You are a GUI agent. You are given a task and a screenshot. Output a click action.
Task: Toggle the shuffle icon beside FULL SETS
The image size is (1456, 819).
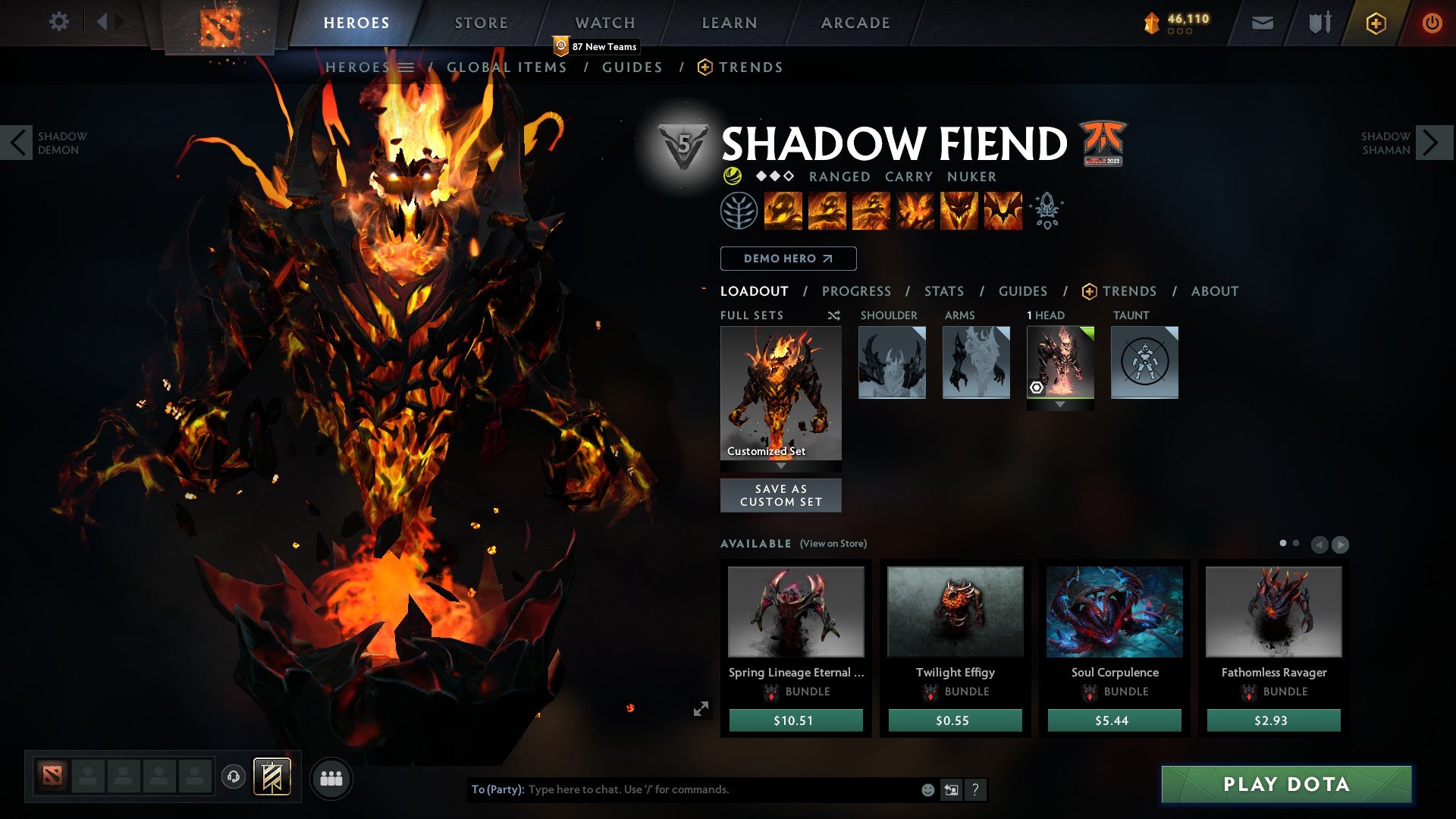pyautogui.click(x=833, y=315)
